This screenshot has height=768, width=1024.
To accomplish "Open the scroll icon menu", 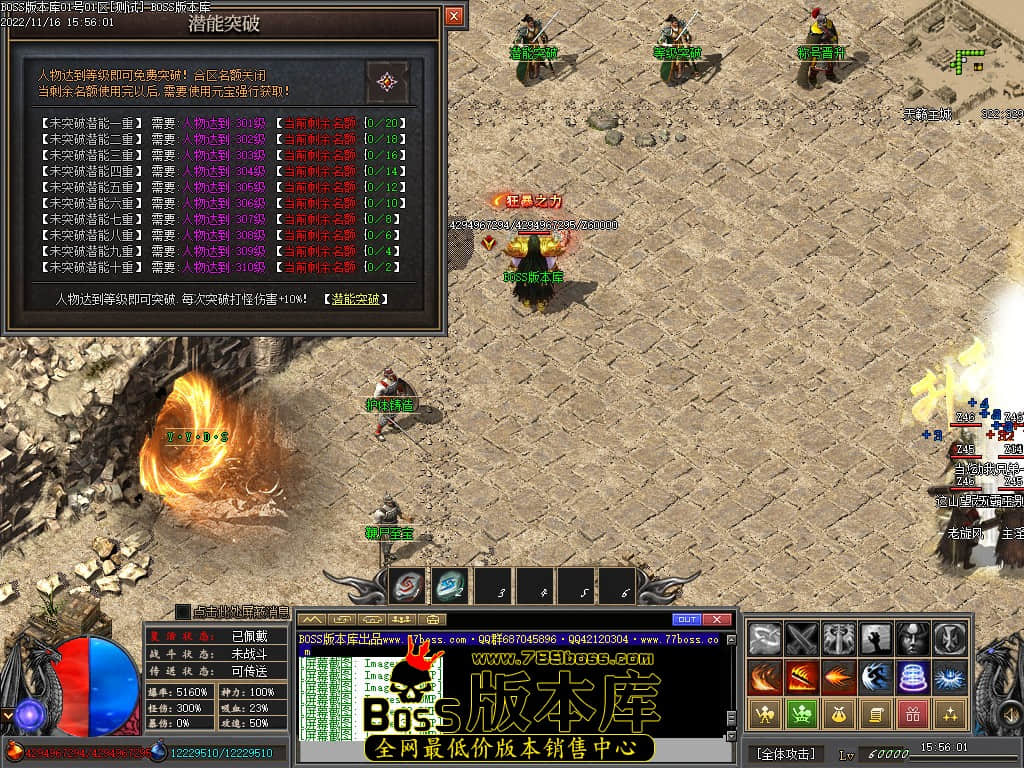I will [x=876, y=714].
